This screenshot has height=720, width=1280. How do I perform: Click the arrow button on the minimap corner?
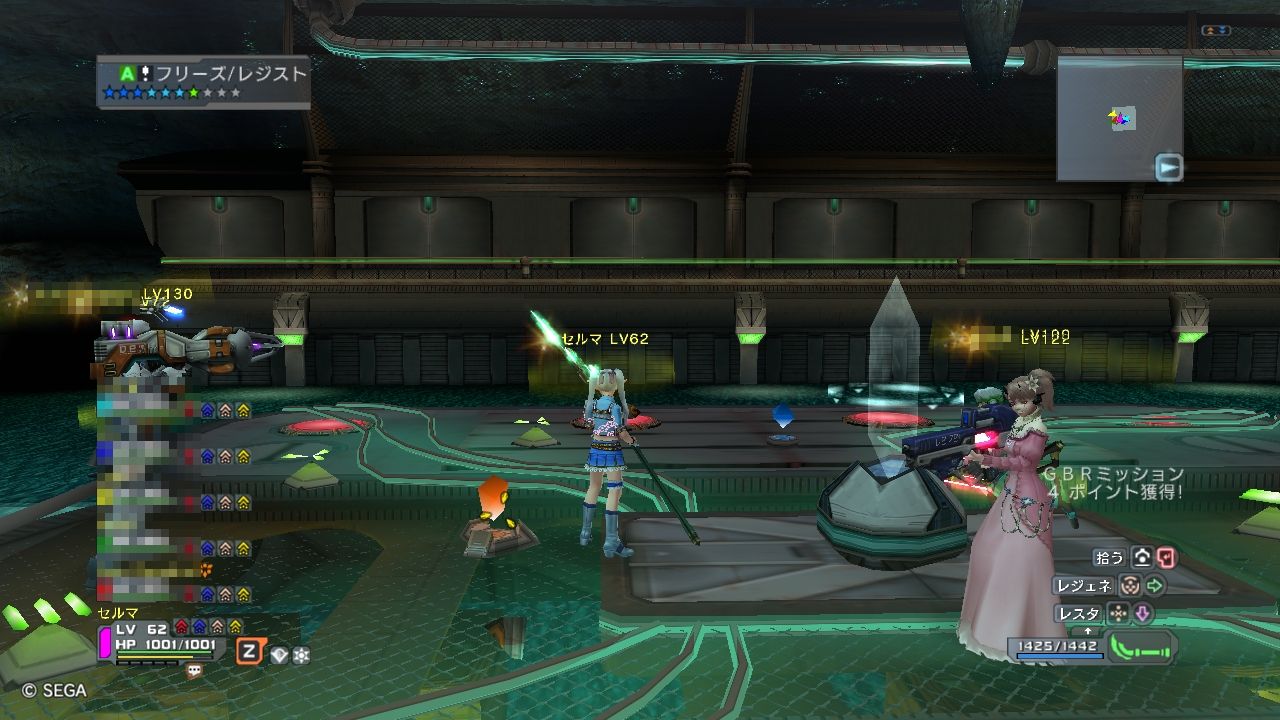(x=1168, y=167)
